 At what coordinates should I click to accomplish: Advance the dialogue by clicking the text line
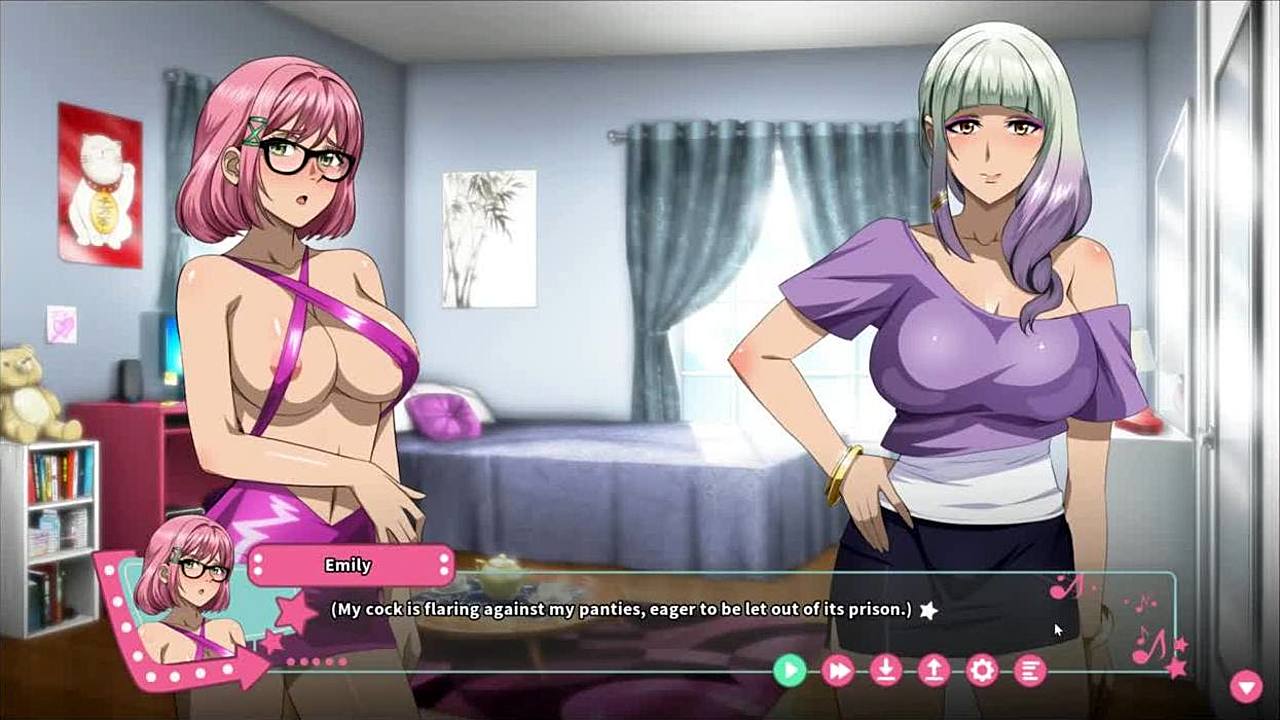[x=621, y=609]
